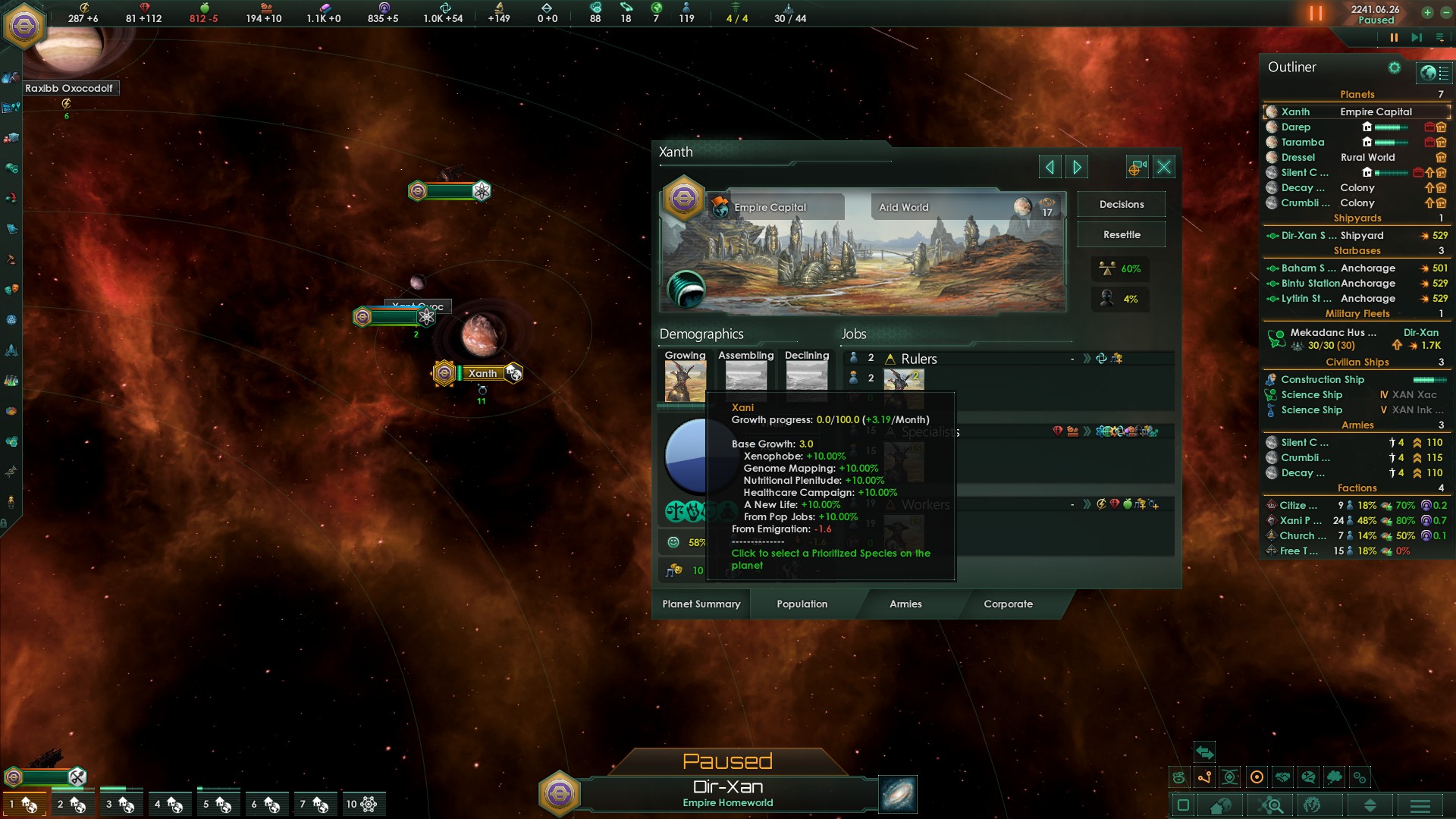The image size is (1456, 819).
Task: Open Outliner settings gear
Action: pos(1394,68)
